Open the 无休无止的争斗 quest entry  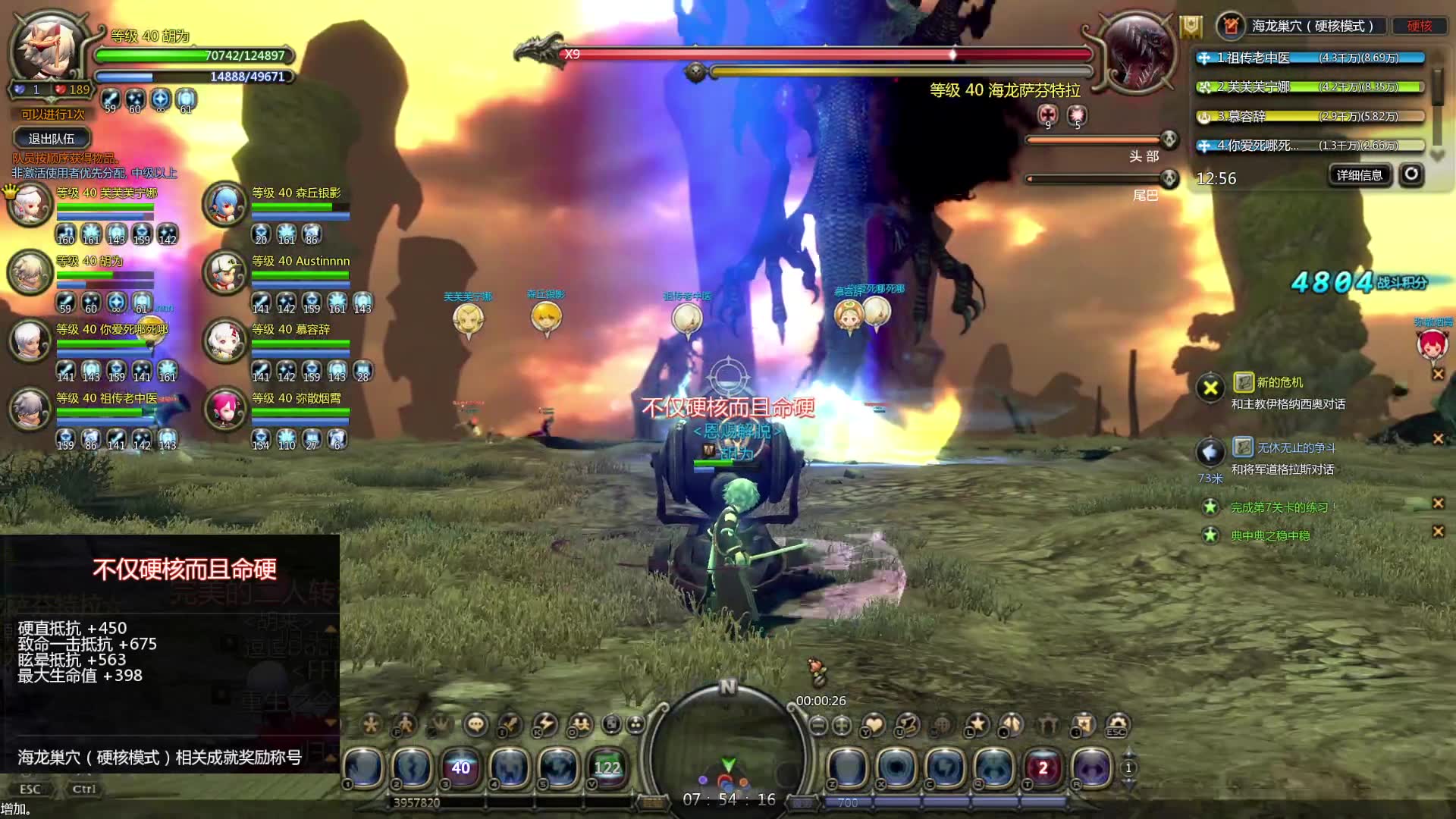coord(1294,448)
